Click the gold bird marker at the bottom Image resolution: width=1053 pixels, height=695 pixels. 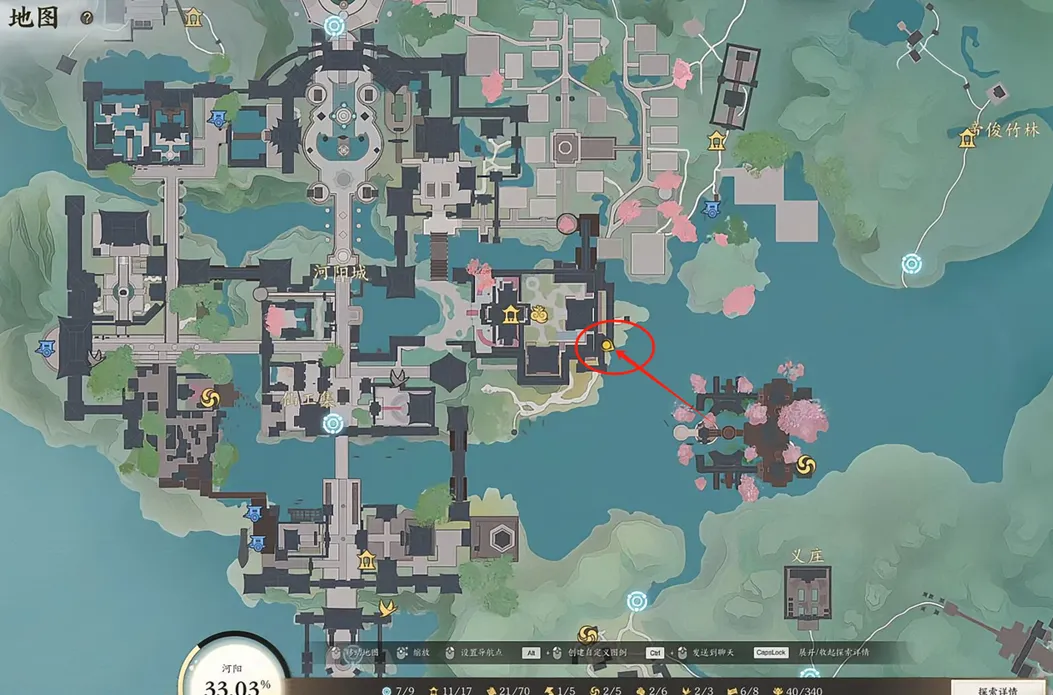(386, 606)
